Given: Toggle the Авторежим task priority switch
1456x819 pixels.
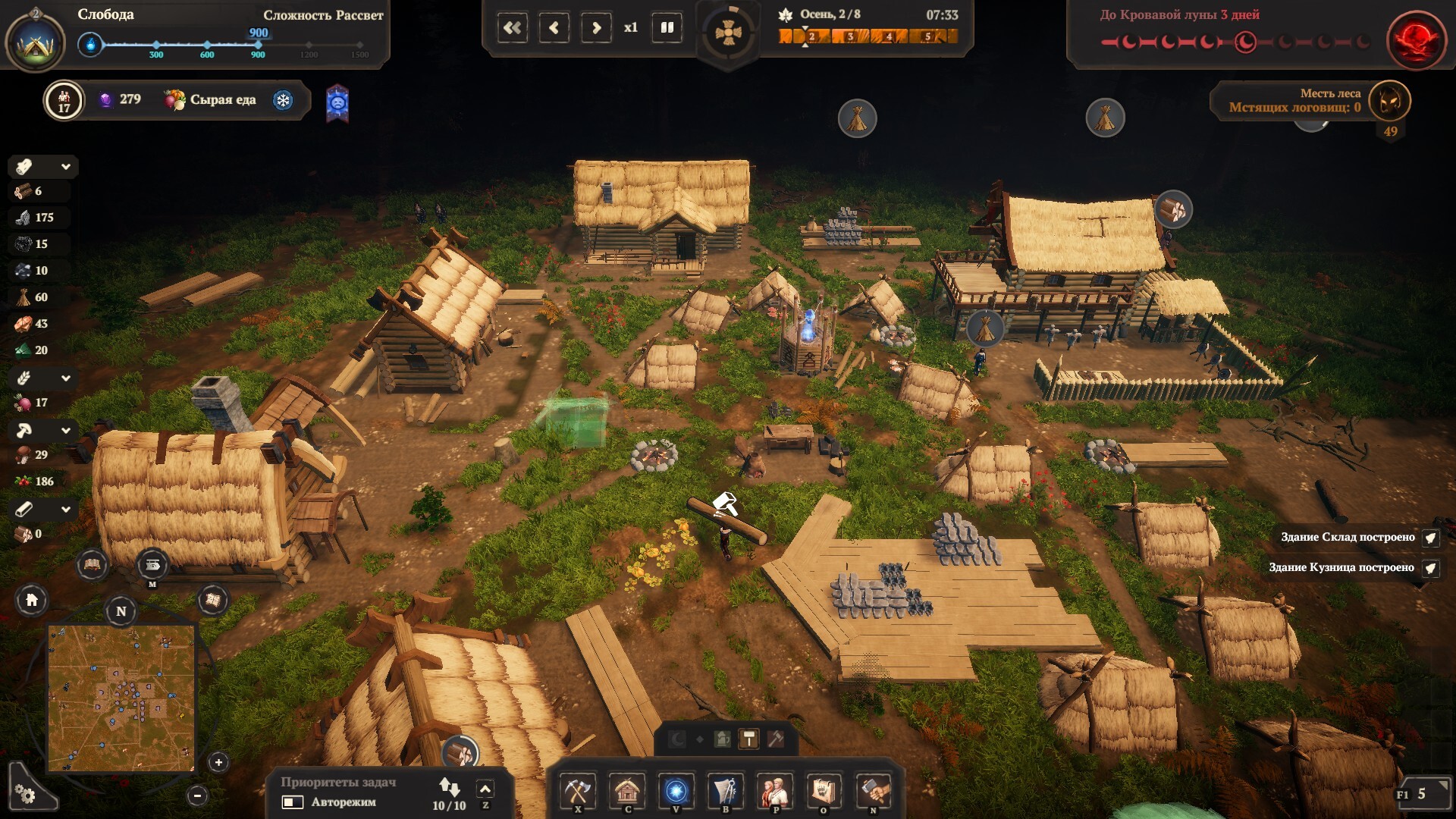Looking at the screenshot, I should pos(293,802).
